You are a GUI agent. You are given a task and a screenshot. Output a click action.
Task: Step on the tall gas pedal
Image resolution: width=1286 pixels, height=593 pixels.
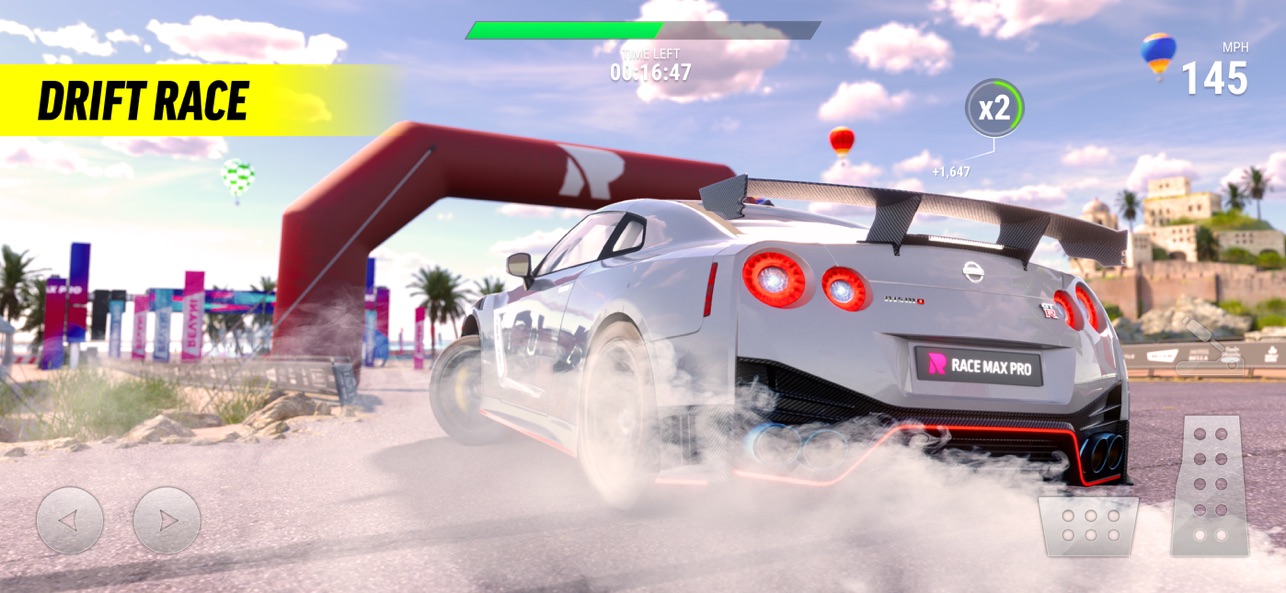pyautogui.click(x=1211, y=485)
